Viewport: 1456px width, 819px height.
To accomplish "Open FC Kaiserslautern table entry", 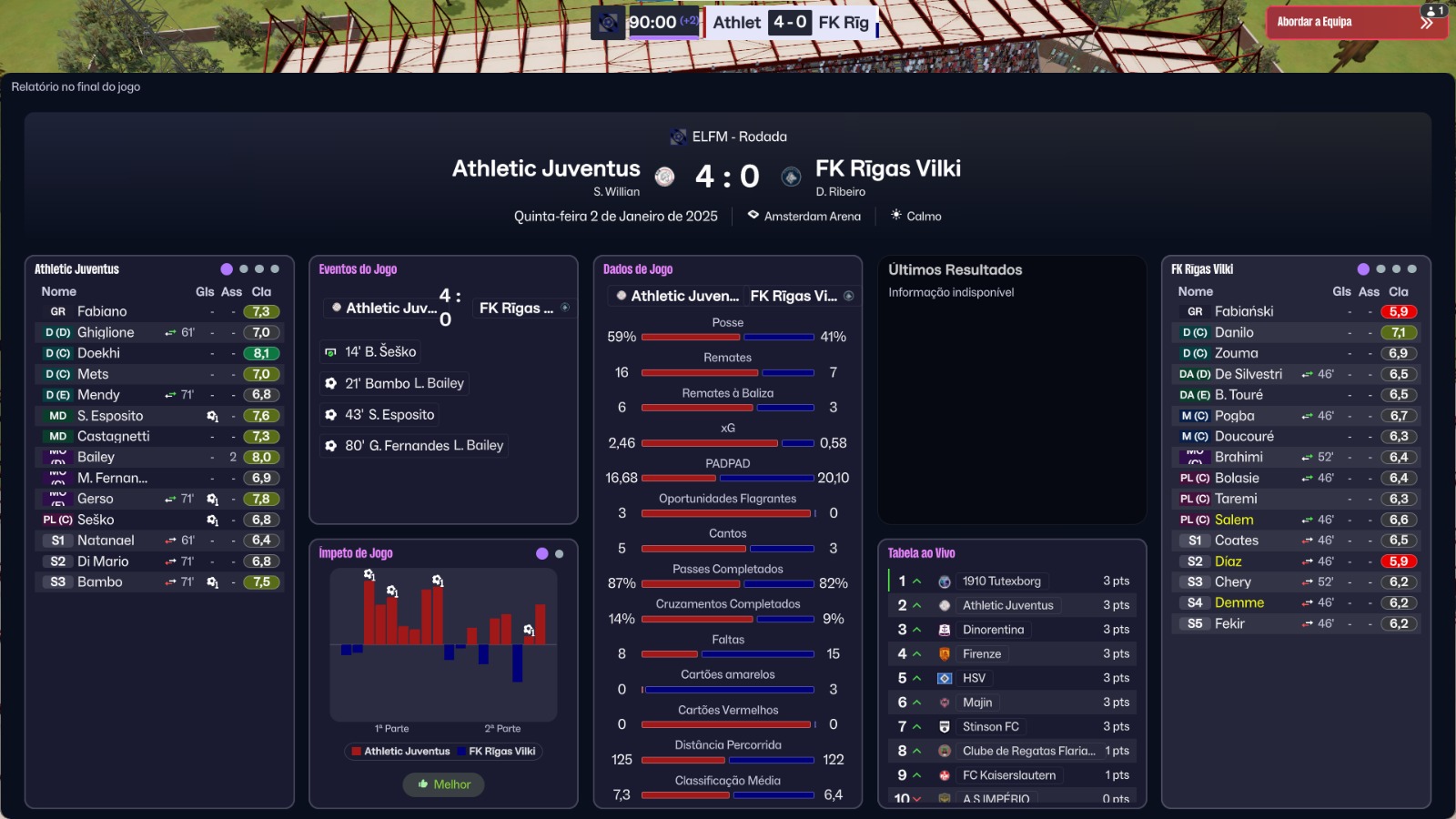I will (1008, 775).
